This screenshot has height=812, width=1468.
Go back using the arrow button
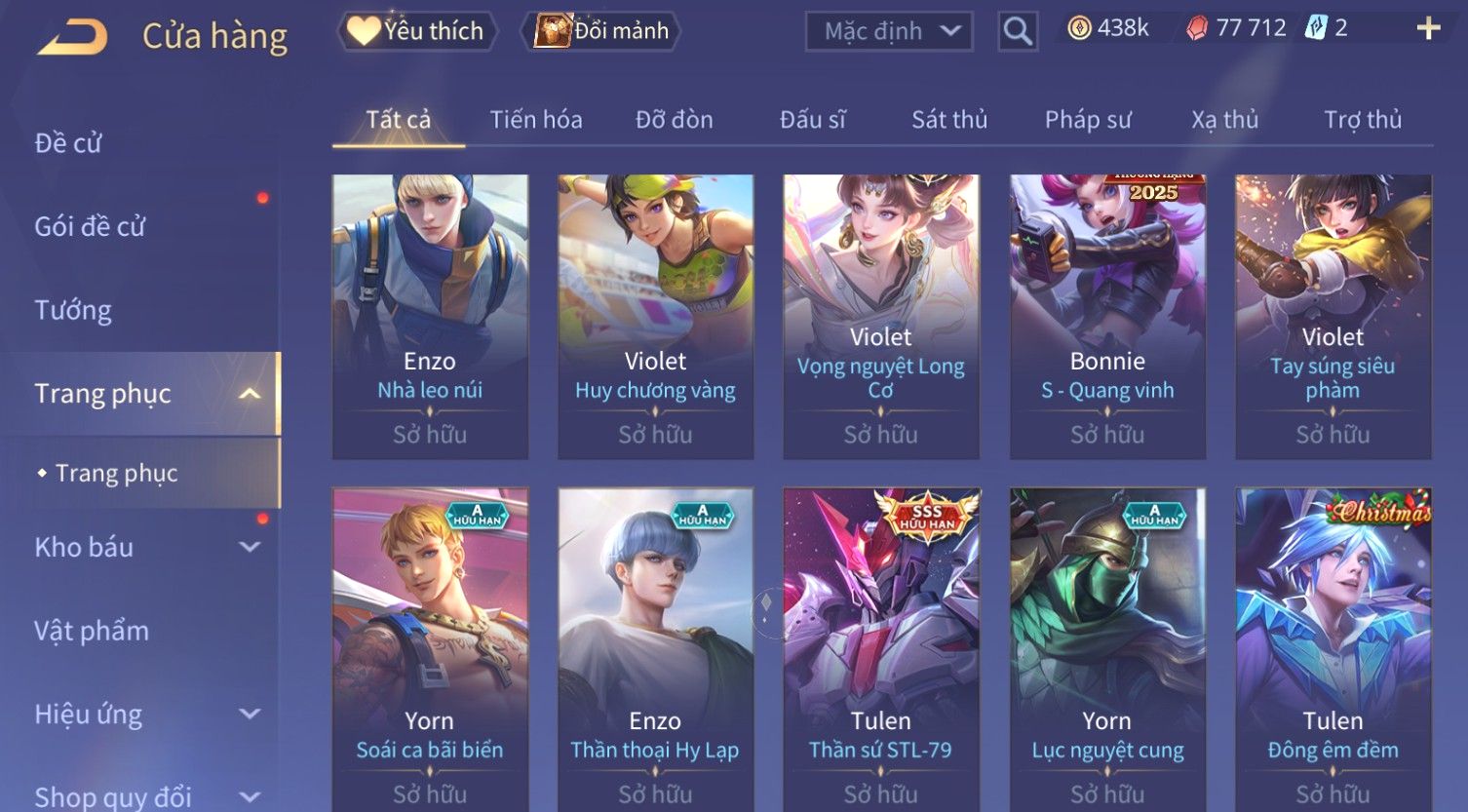[x=73, y=37]
